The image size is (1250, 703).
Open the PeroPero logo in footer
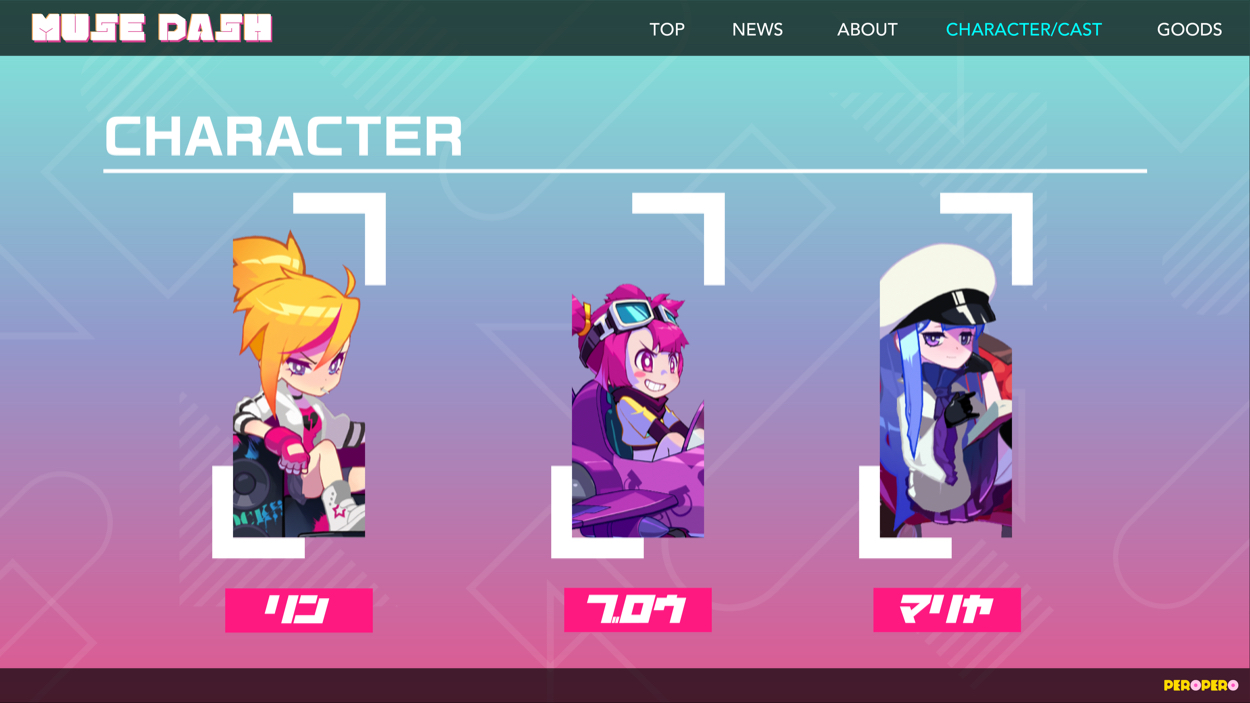tap(1200, 685)
